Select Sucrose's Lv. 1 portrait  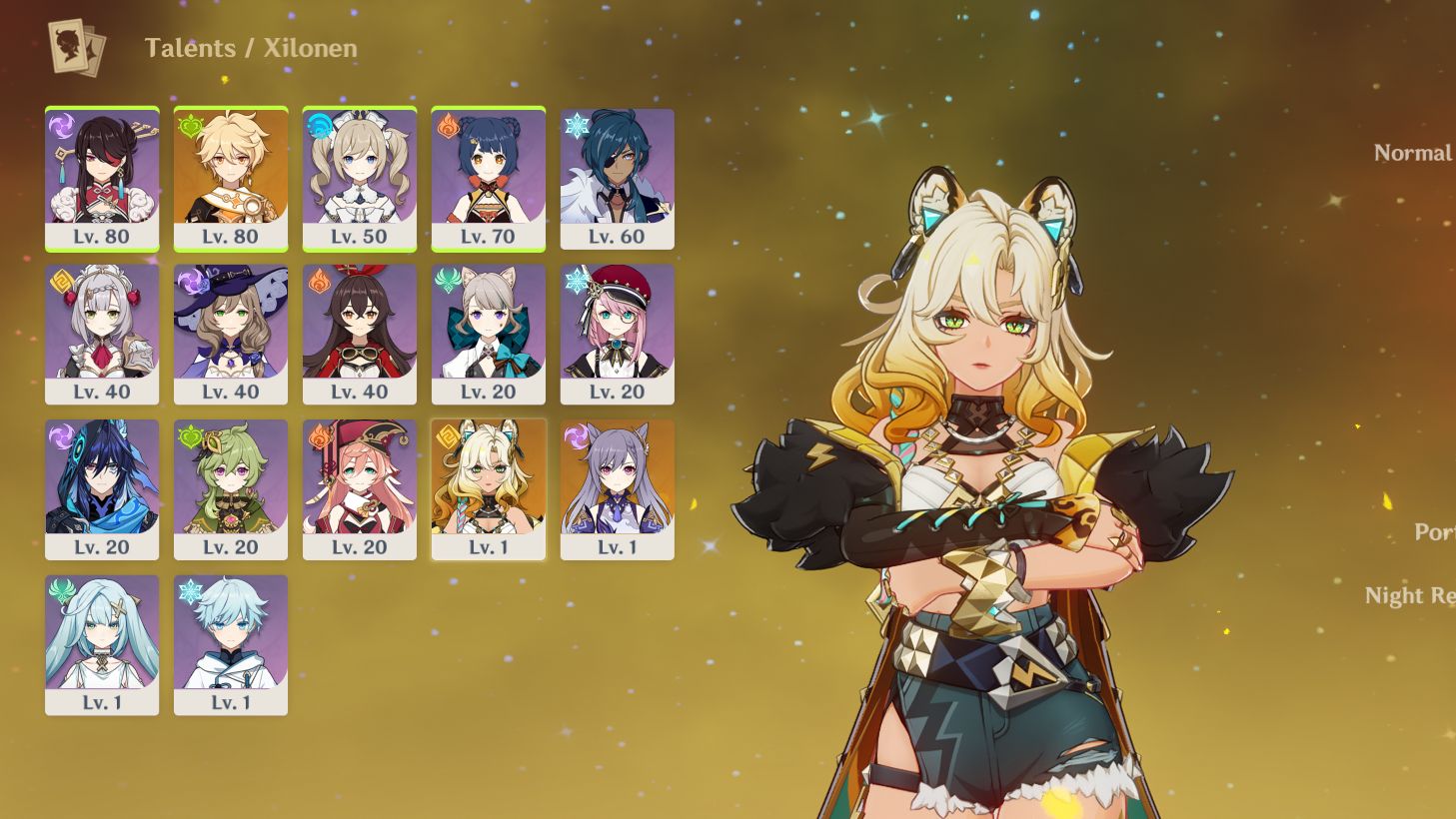[102, 642]
